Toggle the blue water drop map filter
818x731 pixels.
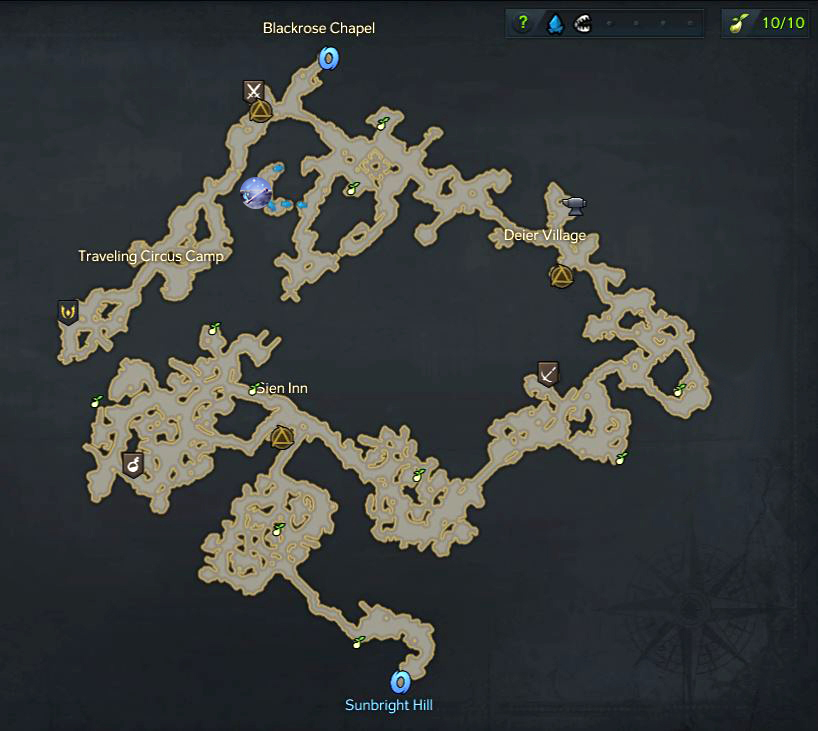click(553, 24)
